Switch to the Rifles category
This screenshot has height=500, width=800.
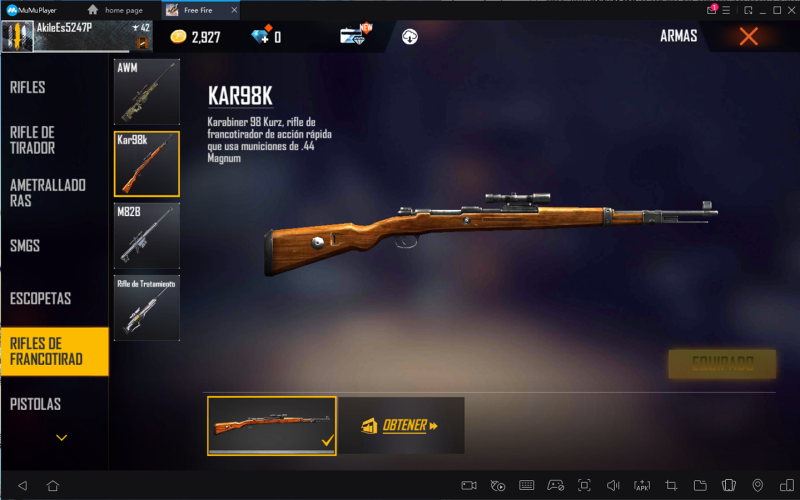point(28,88)
